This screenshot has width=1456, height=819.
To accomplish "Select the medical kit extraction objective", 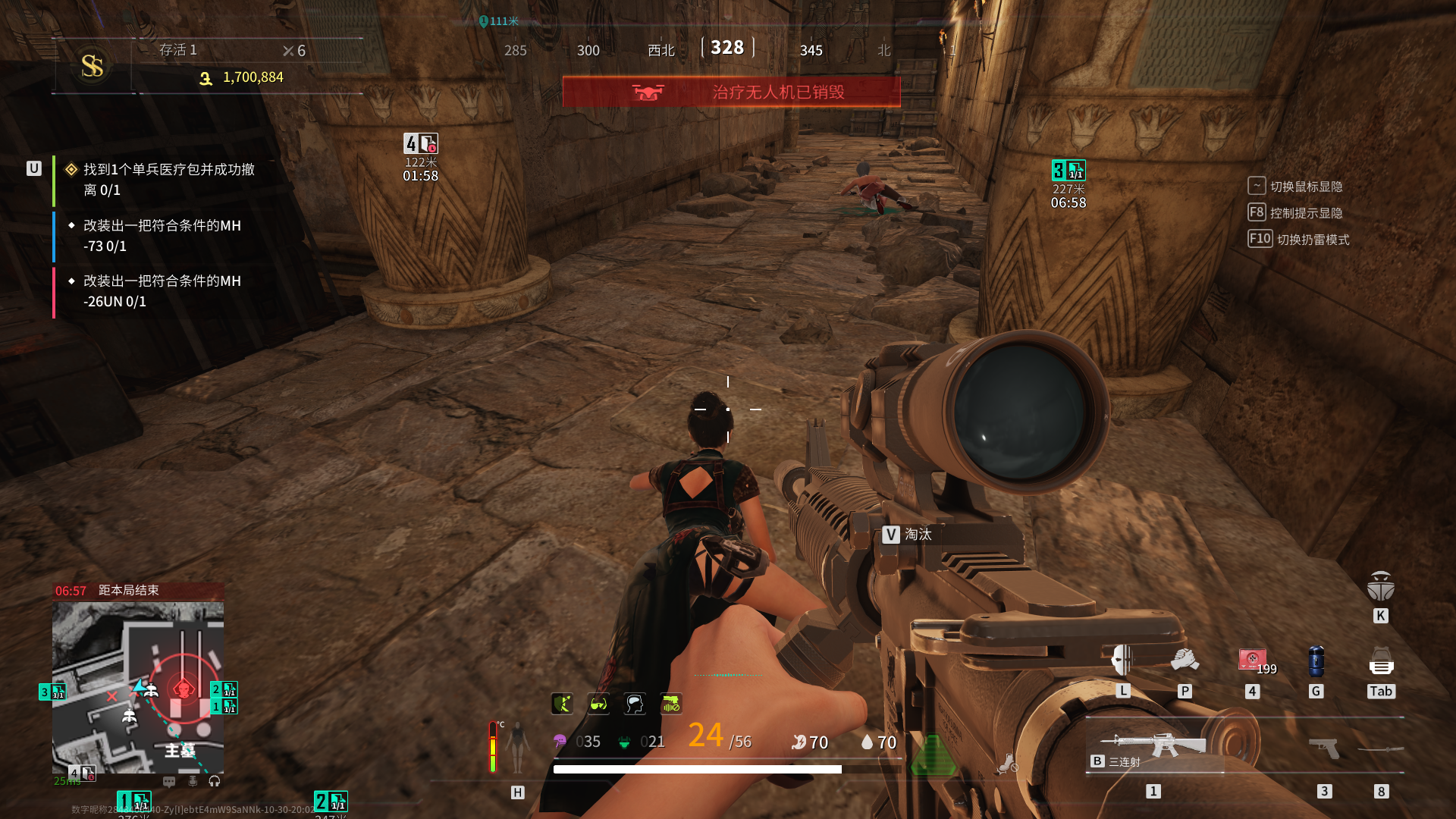I will pos(168,180).
